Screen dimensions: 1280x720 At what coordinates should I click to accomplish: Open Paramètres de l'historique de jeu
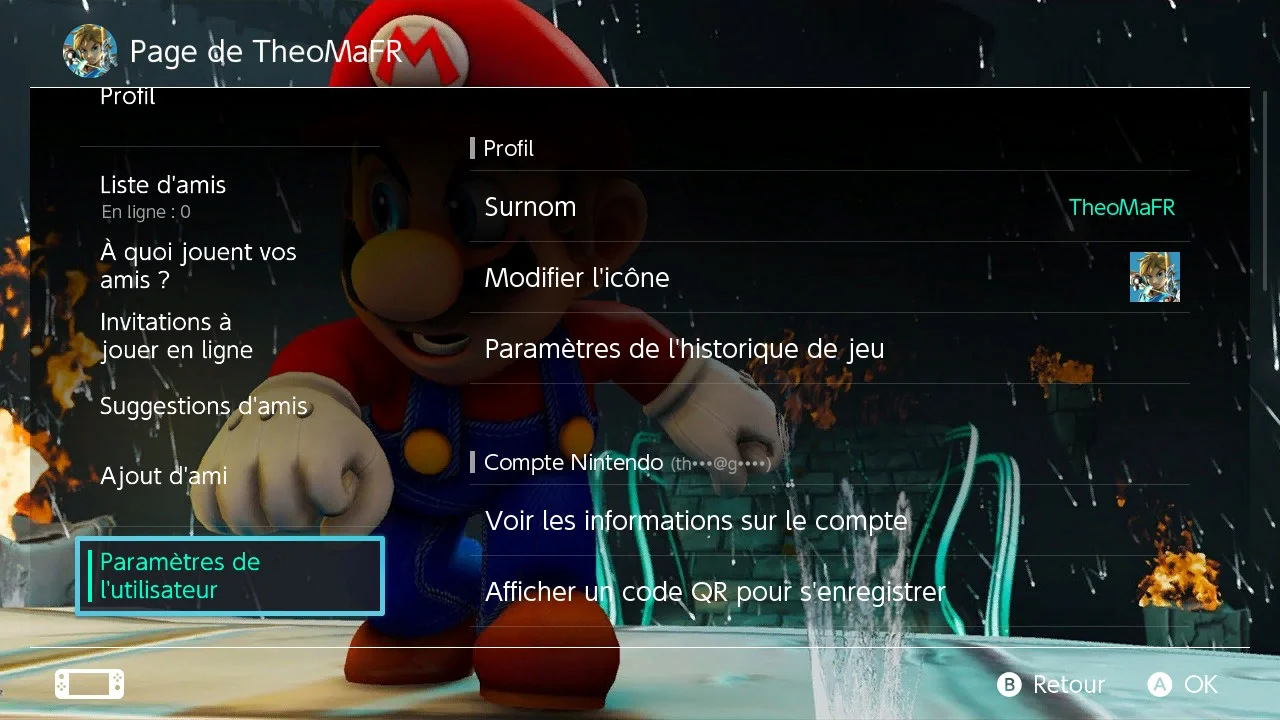click(x=684, y=349)
